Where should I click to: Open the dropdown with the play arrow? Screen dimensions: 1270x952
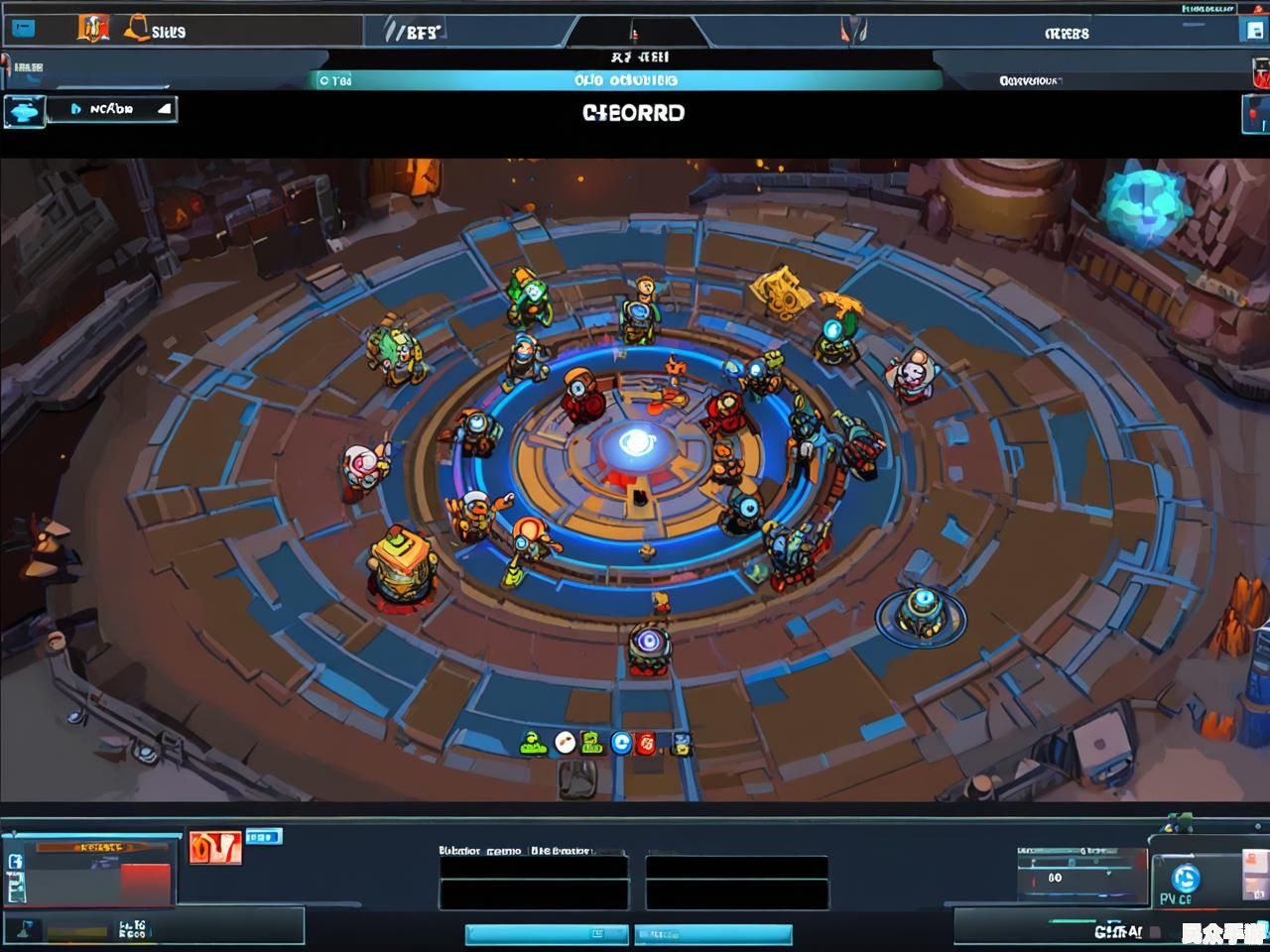(x=120, y=109)
